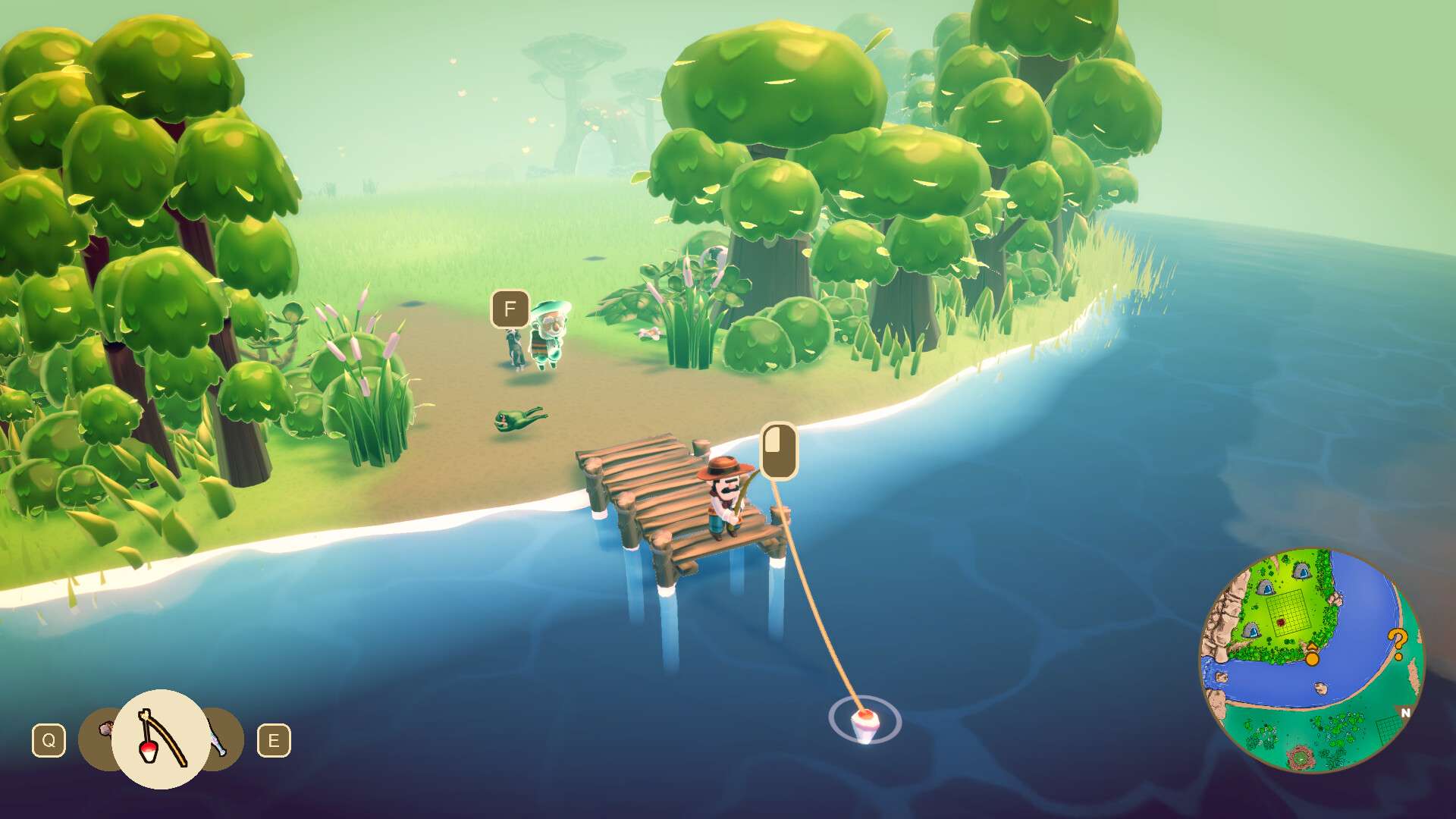Switch to the rock item slot
The image size is (1456, 819).
point(99,734)
